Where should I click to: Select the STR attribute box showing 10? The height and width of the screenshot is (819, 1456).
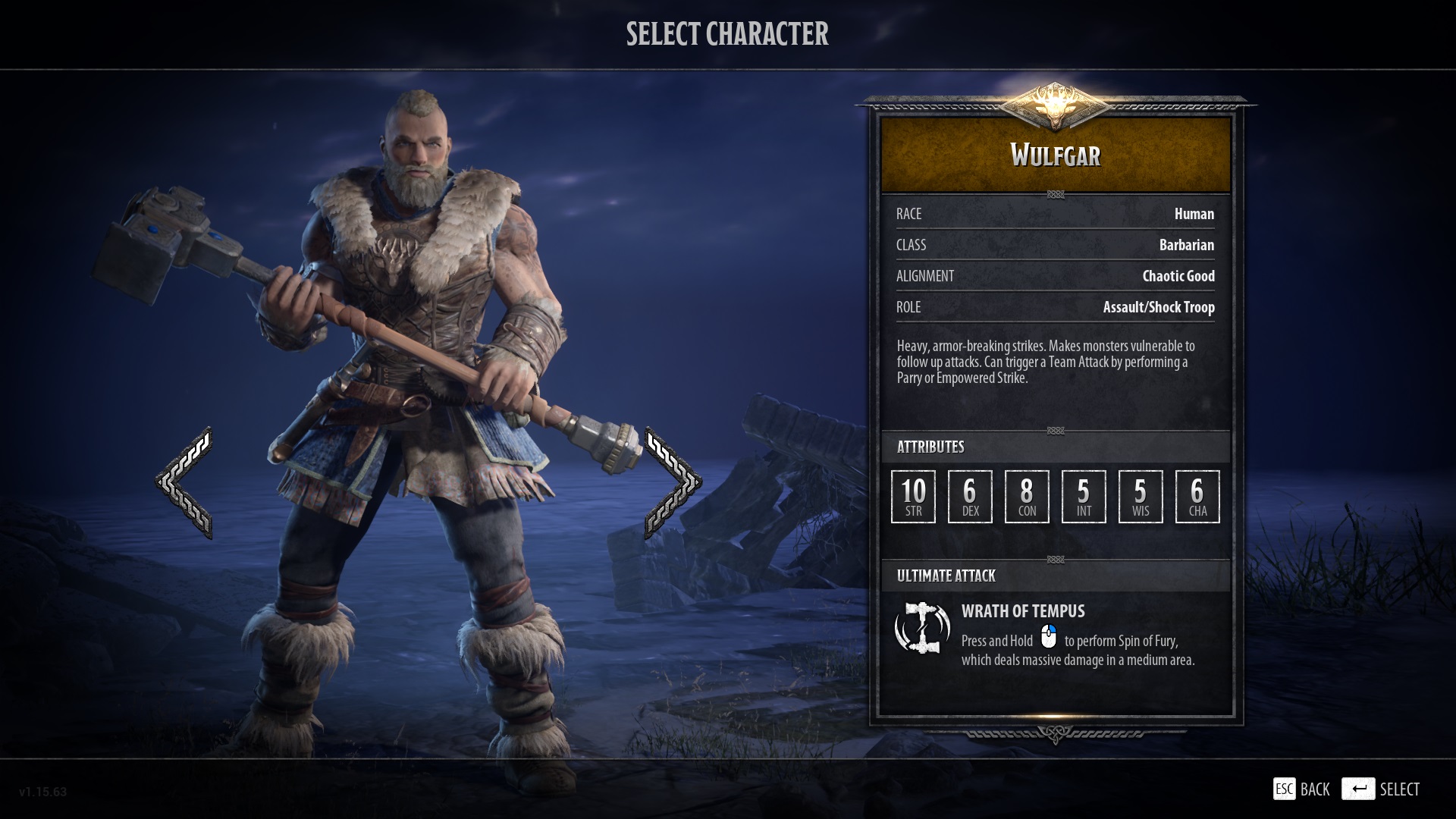[913, 497]
